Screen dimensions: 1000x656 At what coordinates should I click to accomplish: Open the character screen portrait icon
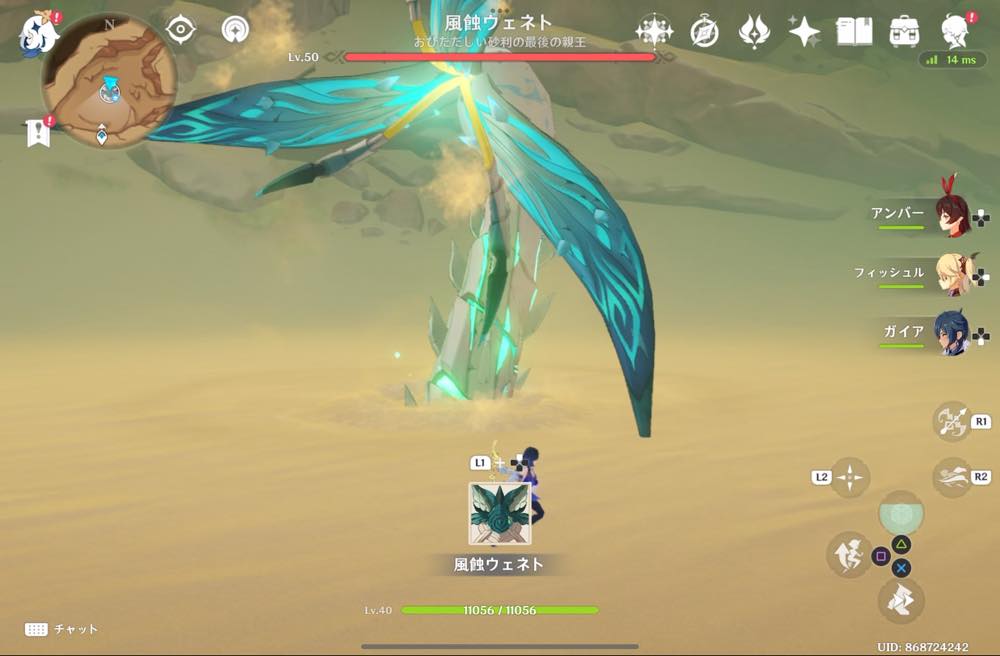coord(955,32)
